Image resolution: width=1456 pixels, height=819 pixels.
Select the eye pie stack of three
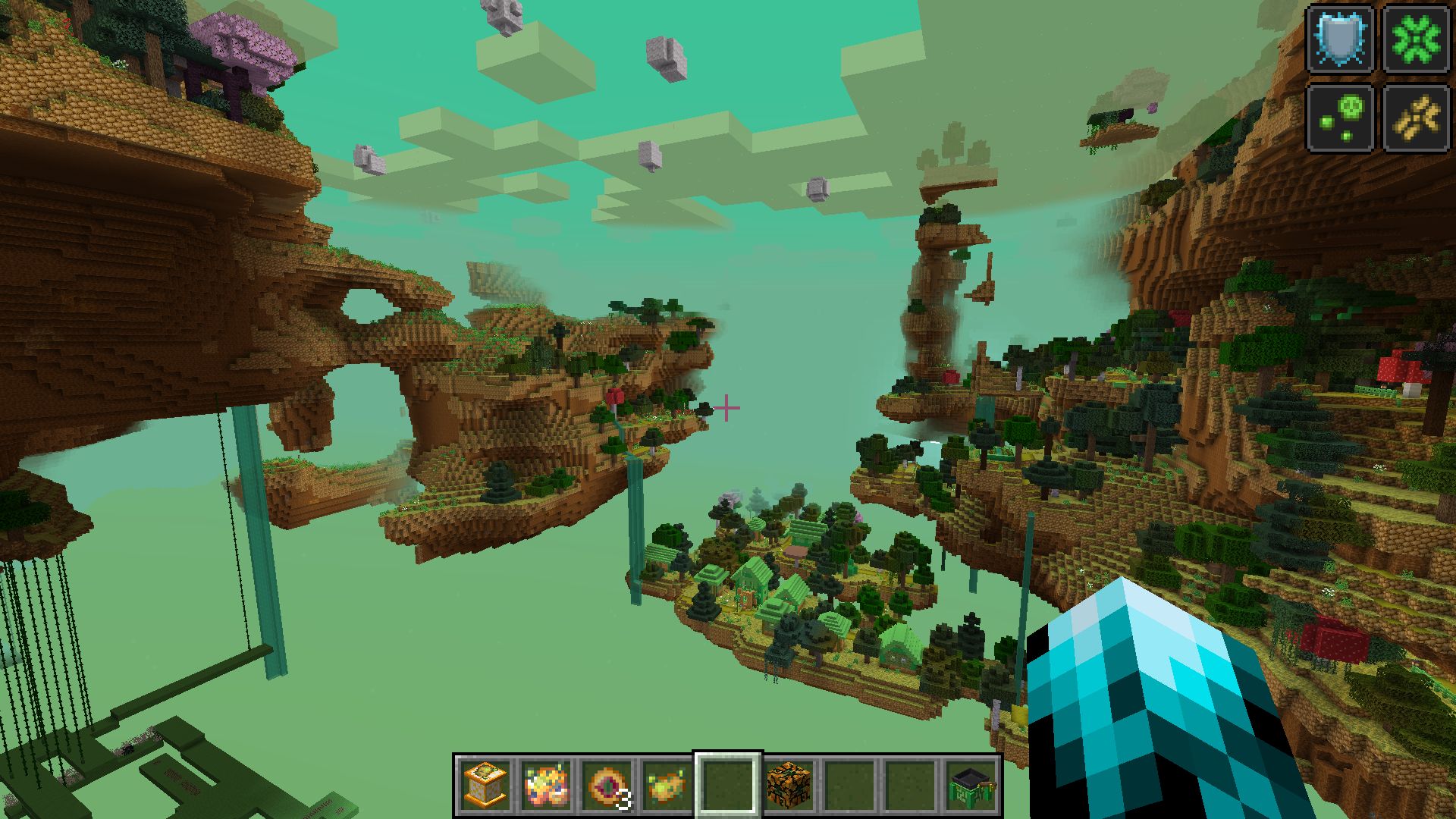(607, 784)
